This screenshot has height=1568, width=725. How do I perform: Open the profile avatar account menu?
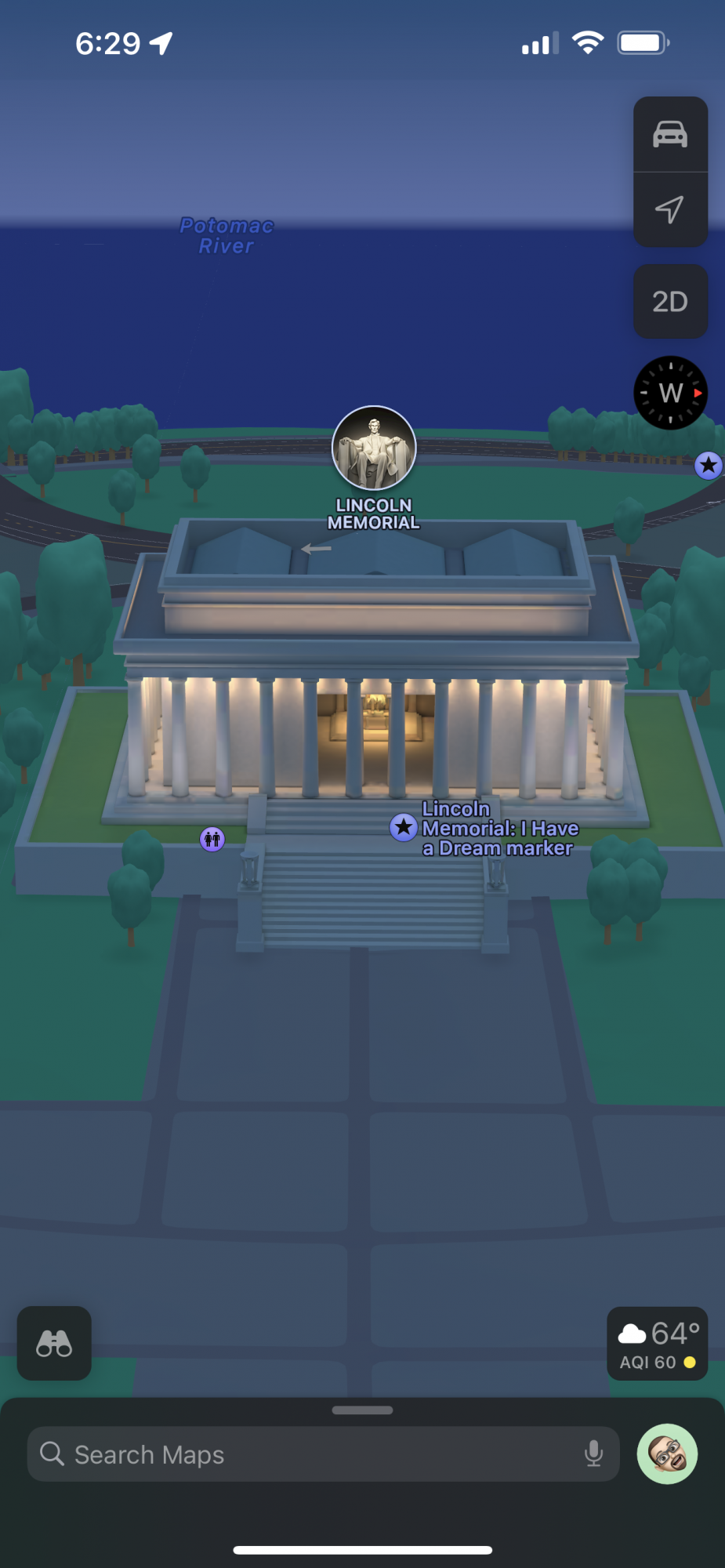(x=667, y=1454)
